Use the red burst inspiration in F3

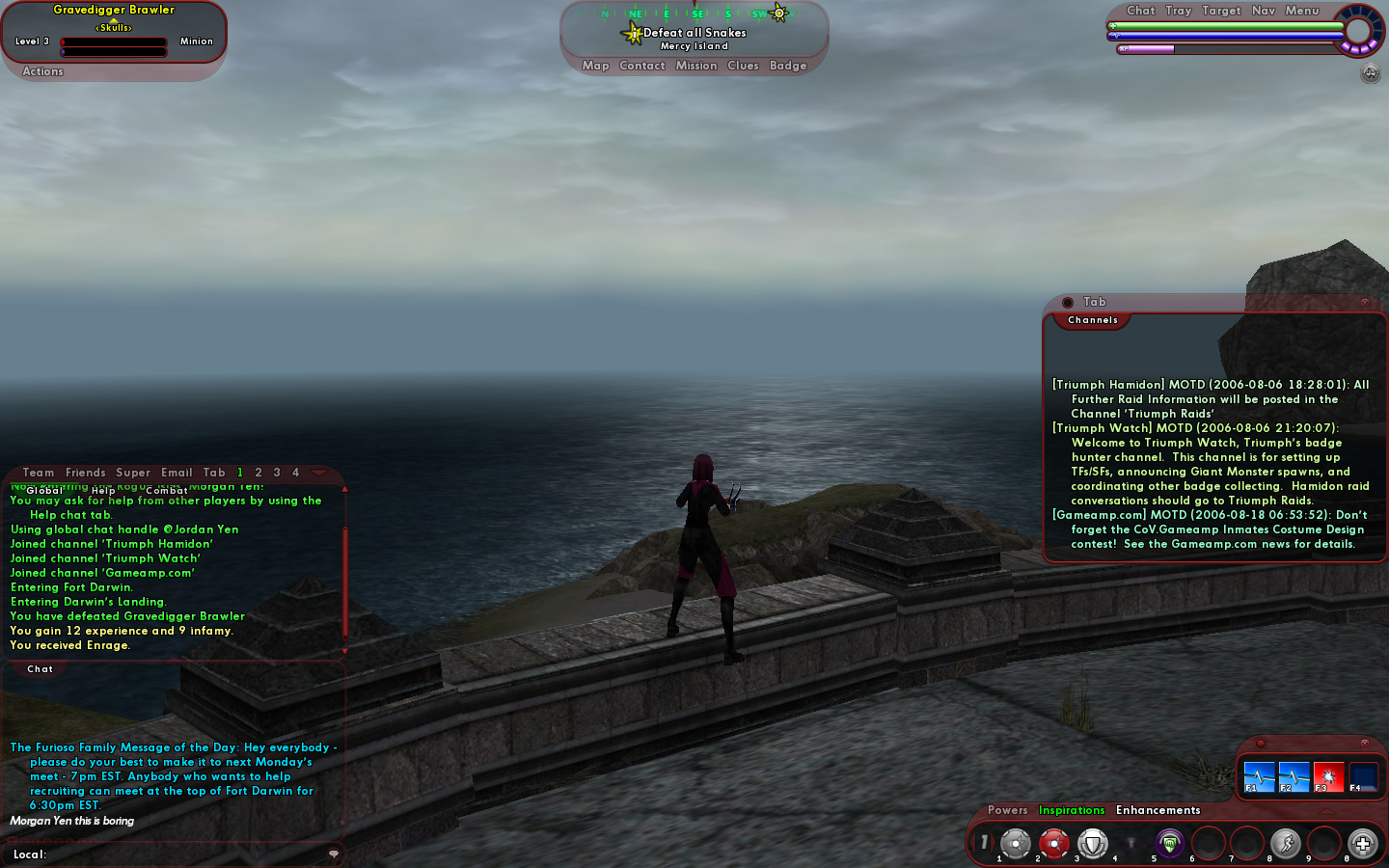[1328, 776]
